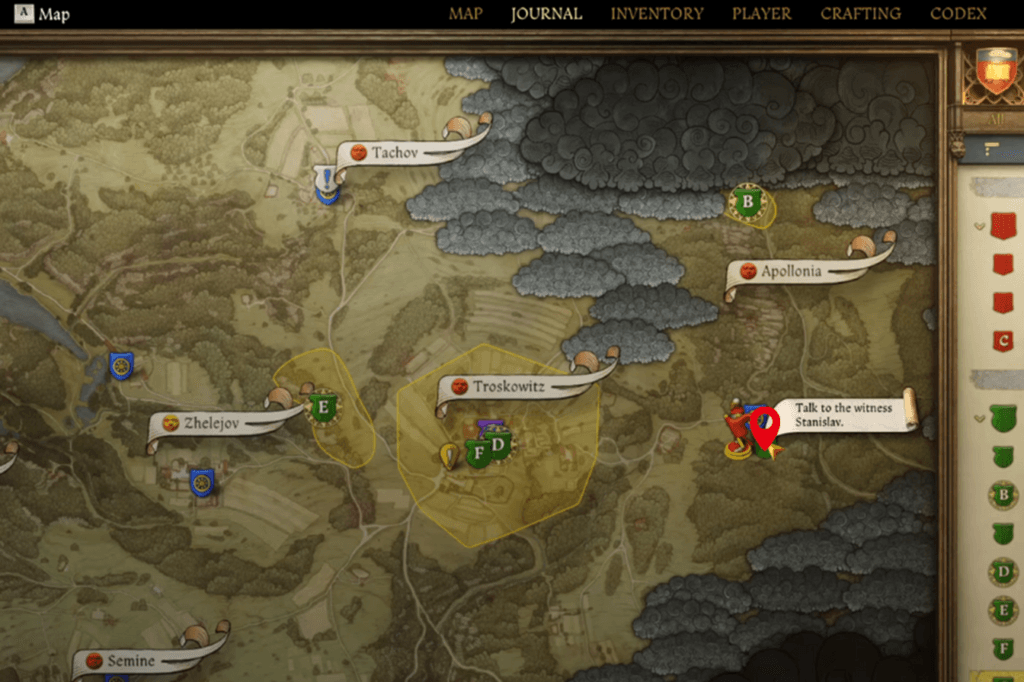Viewport: 1024px width, 682px height.
Task: Click green quest marker B on map
Action: pos(747,204)
